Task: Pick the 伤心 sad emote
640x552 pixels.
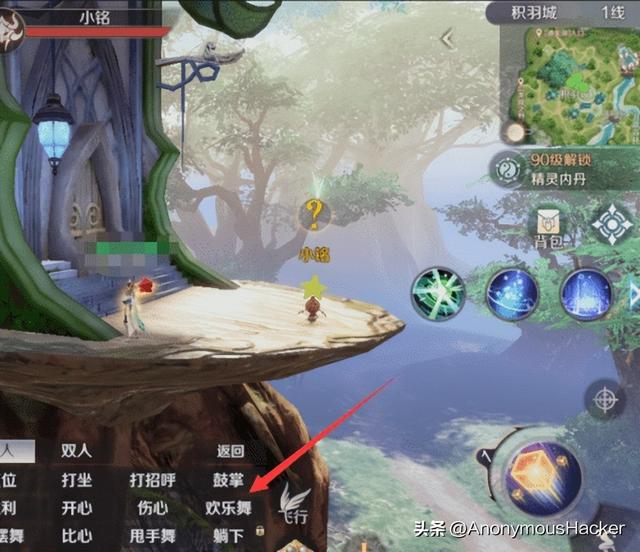Action: (153, 507)
